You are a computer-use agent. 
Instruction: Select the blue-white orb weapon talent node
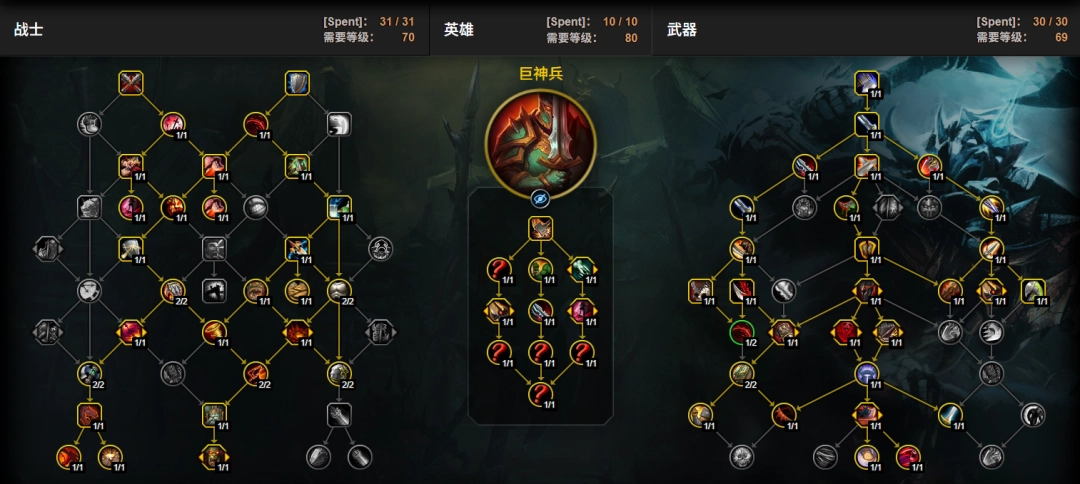coord(867,373)
